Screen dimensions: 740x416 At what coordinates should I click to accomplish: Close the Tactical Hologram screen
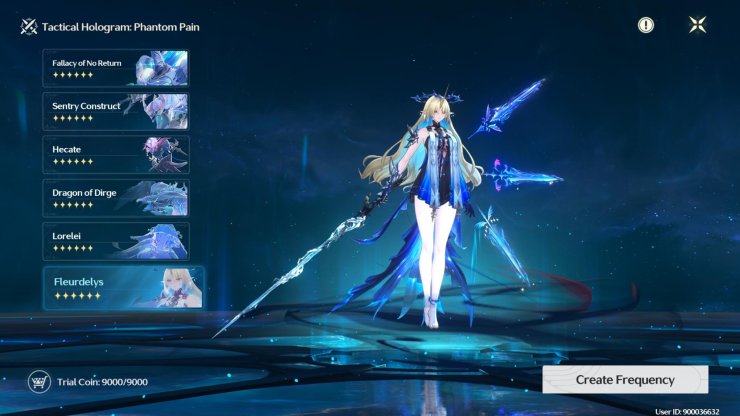pos(697,25)
